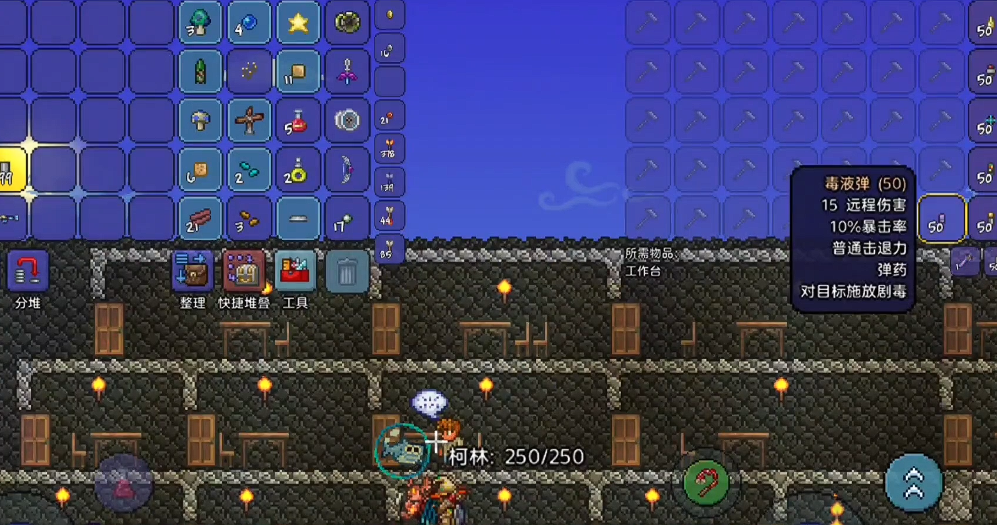The height and width of the screenshot is (525, 997).
Task: Pick the red healing potion slot
Action: pos(298,121)
